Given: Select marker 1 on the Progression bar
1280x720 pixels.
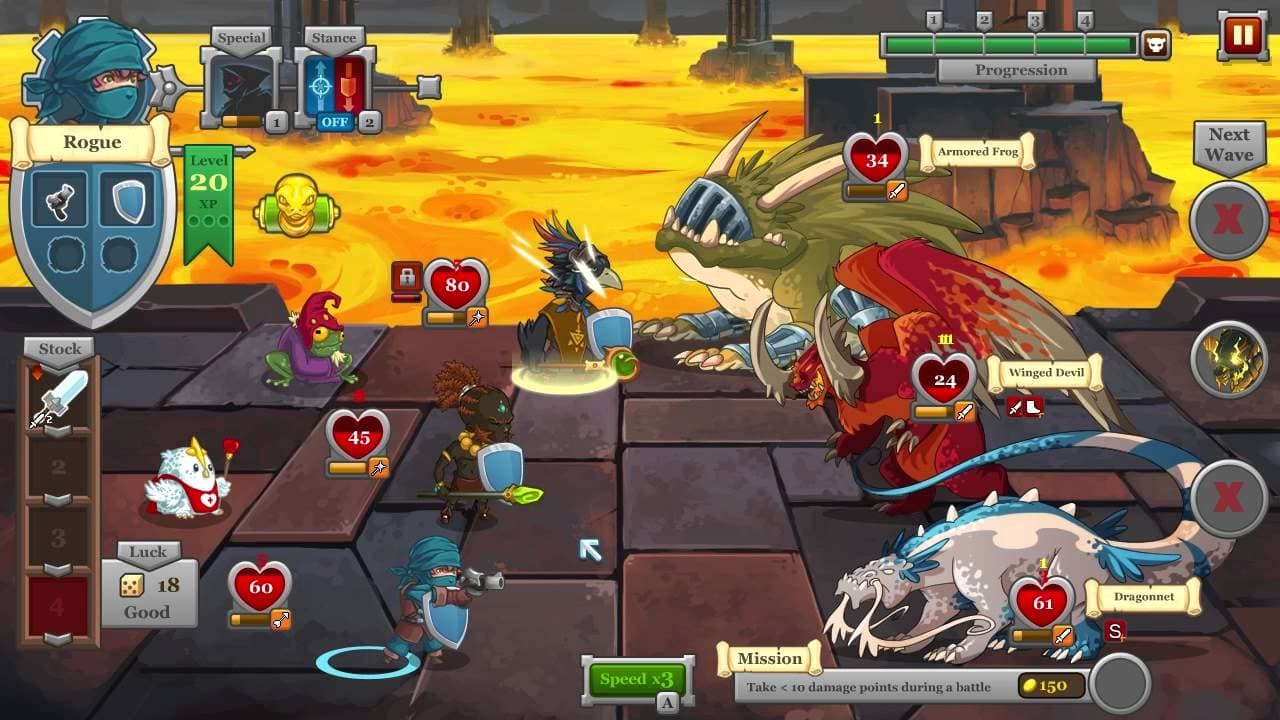Looking at the screenshot, I should pyautogui.click(x=934, y=18).
